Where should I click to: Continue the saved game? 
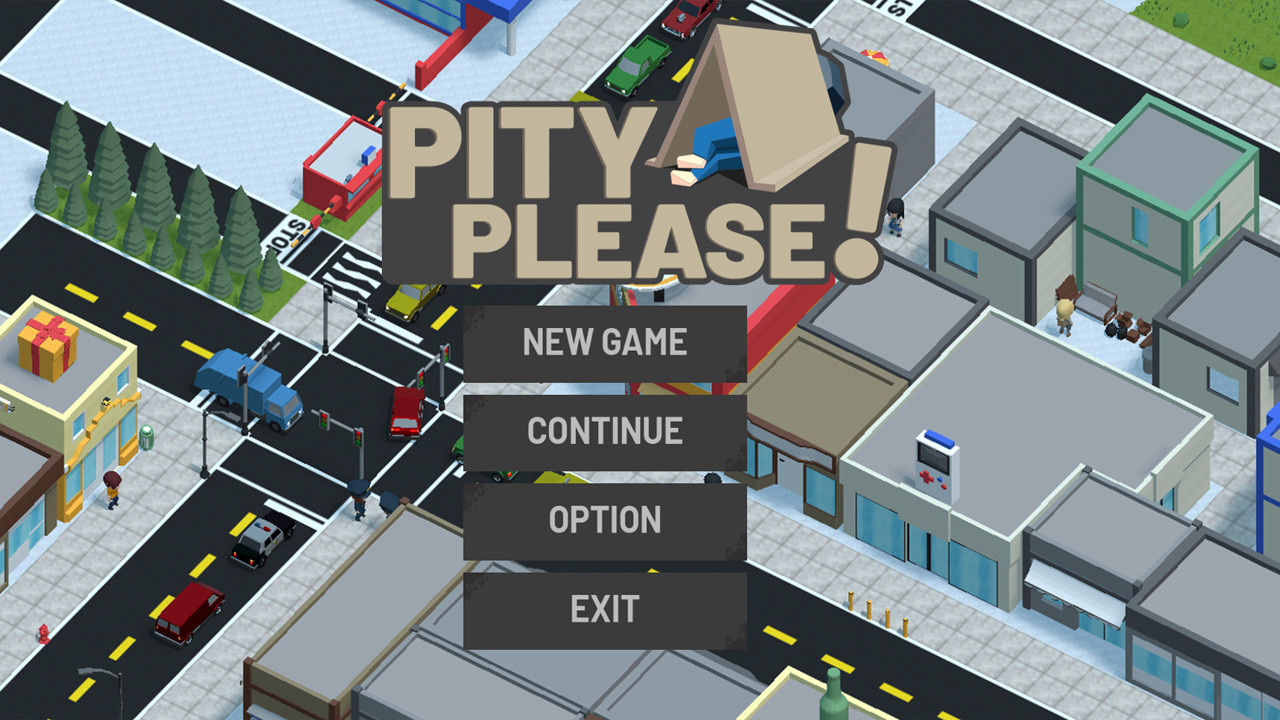(605, 430)
